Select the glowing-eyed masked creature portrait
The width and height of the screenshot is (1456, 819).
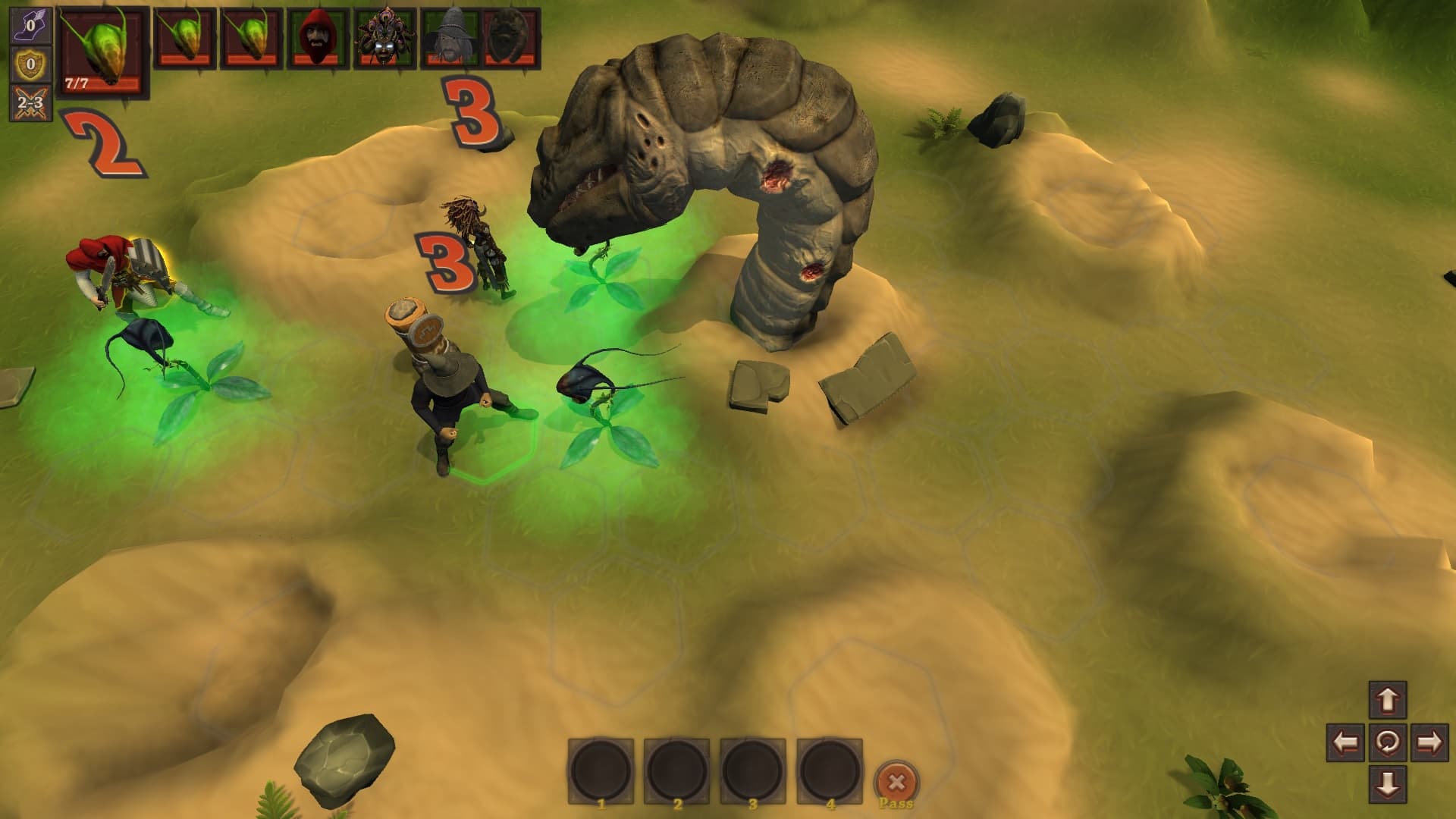(x=384, y=38)
